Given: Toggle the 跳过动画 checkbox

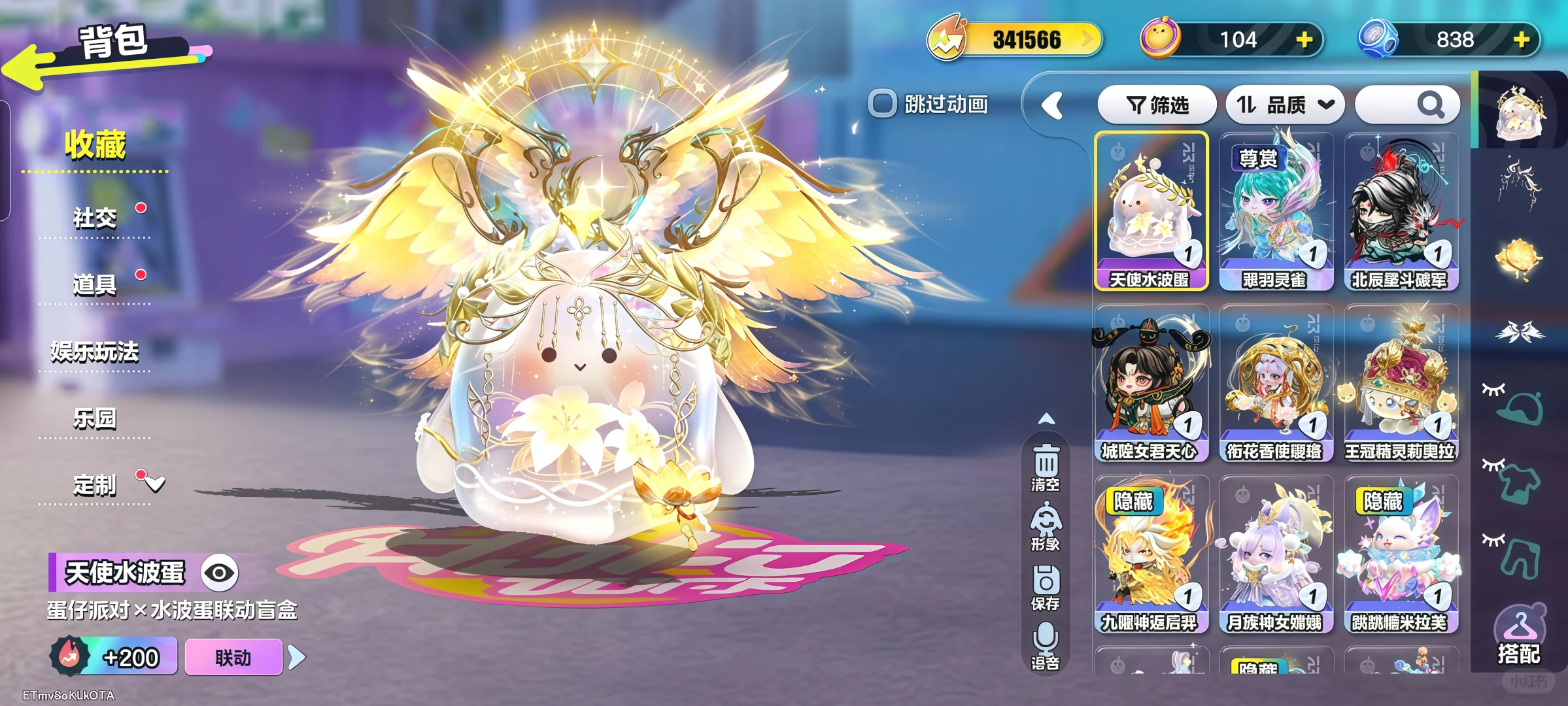Looking at the screenshot, I should coord(882,103).
